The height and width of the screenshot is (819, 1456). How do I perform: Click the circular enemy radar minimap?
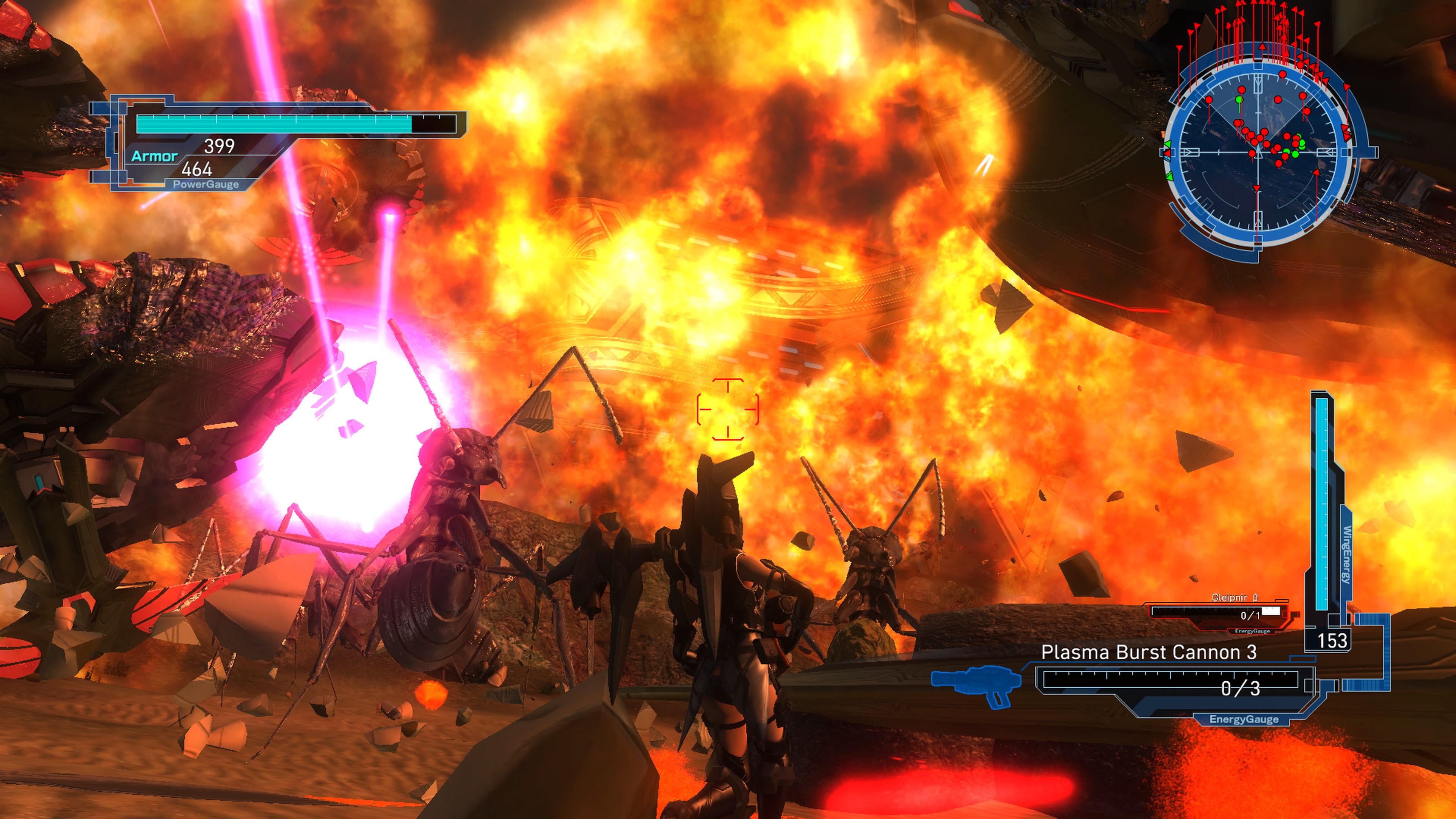point(1258,152)
